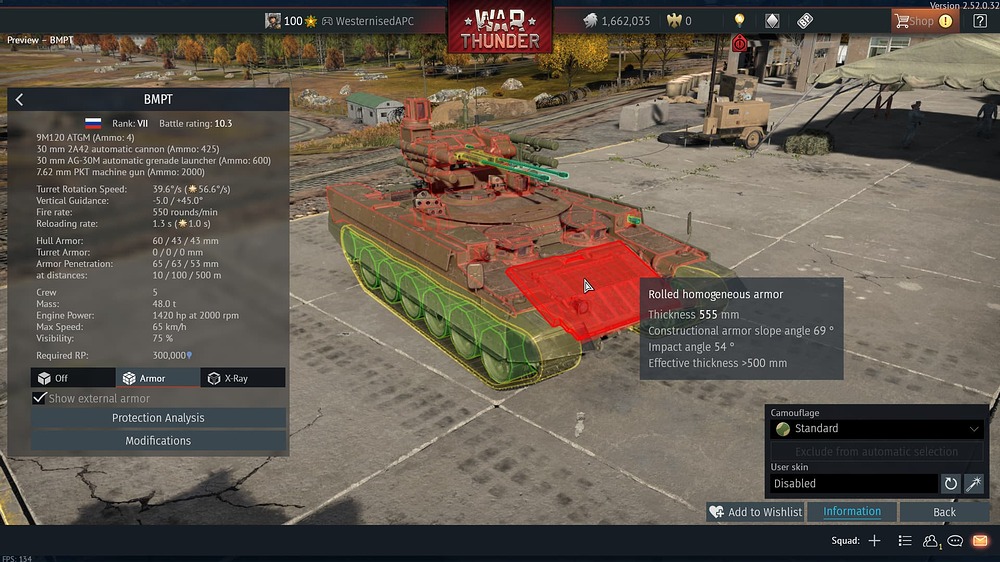Switch to the X-Ray view mode
The image size is (1000, 562).
point(242,378)
